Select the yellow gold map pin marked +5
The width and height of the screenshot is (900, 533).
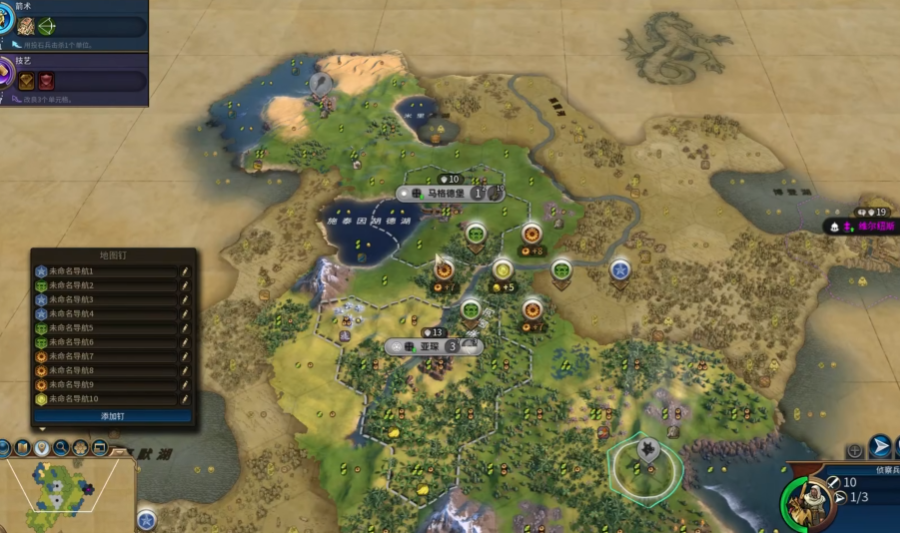click(502, 269)
